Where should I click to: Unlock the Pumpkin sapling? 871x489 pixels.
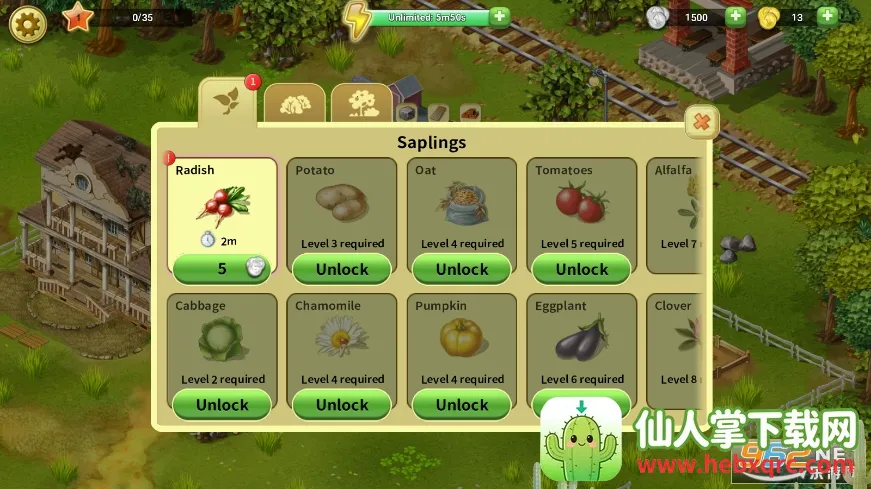click(x=462, y=405)
